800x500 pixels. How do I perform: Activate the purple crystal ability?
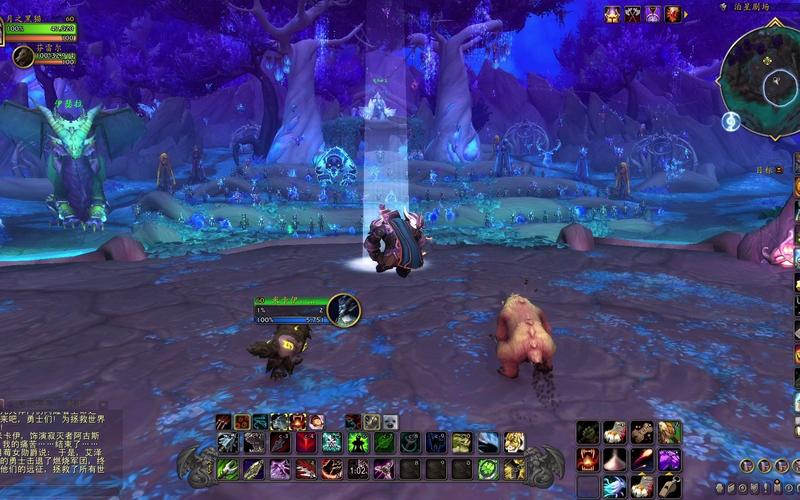[x=669, y=458]
